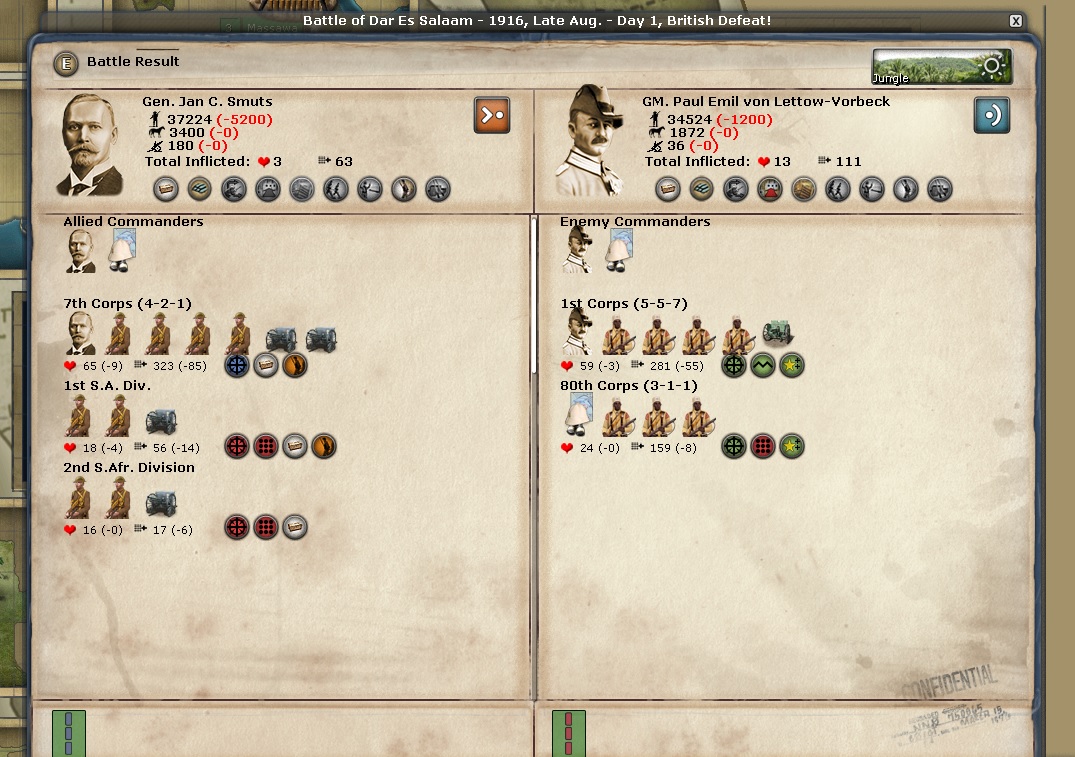Screen dimensions: 1075x757
Task: Click the green bar indicator in the bottom left
Action: (69, 733)
